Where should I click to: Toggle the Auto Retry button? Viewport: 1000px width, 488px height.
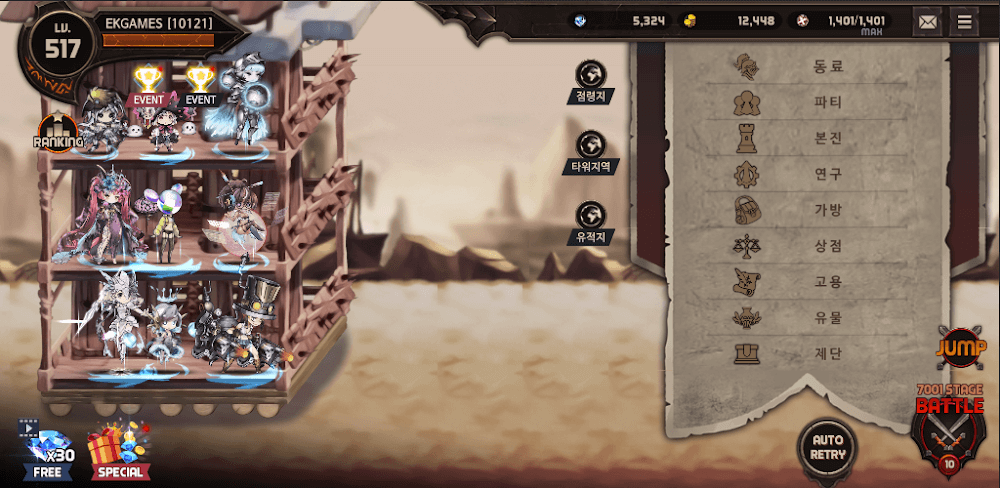point(828,446)
